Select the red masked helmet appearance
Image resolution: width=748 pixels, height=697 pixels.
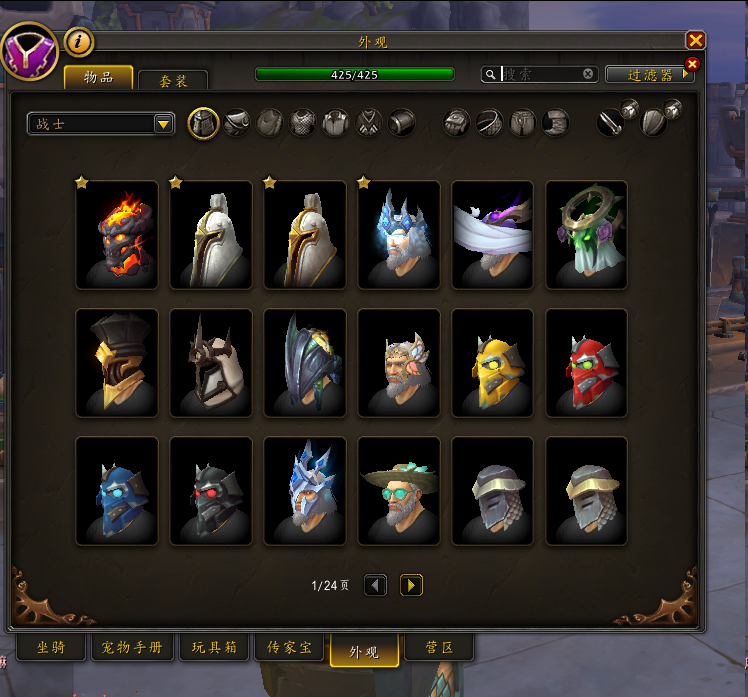587,363
